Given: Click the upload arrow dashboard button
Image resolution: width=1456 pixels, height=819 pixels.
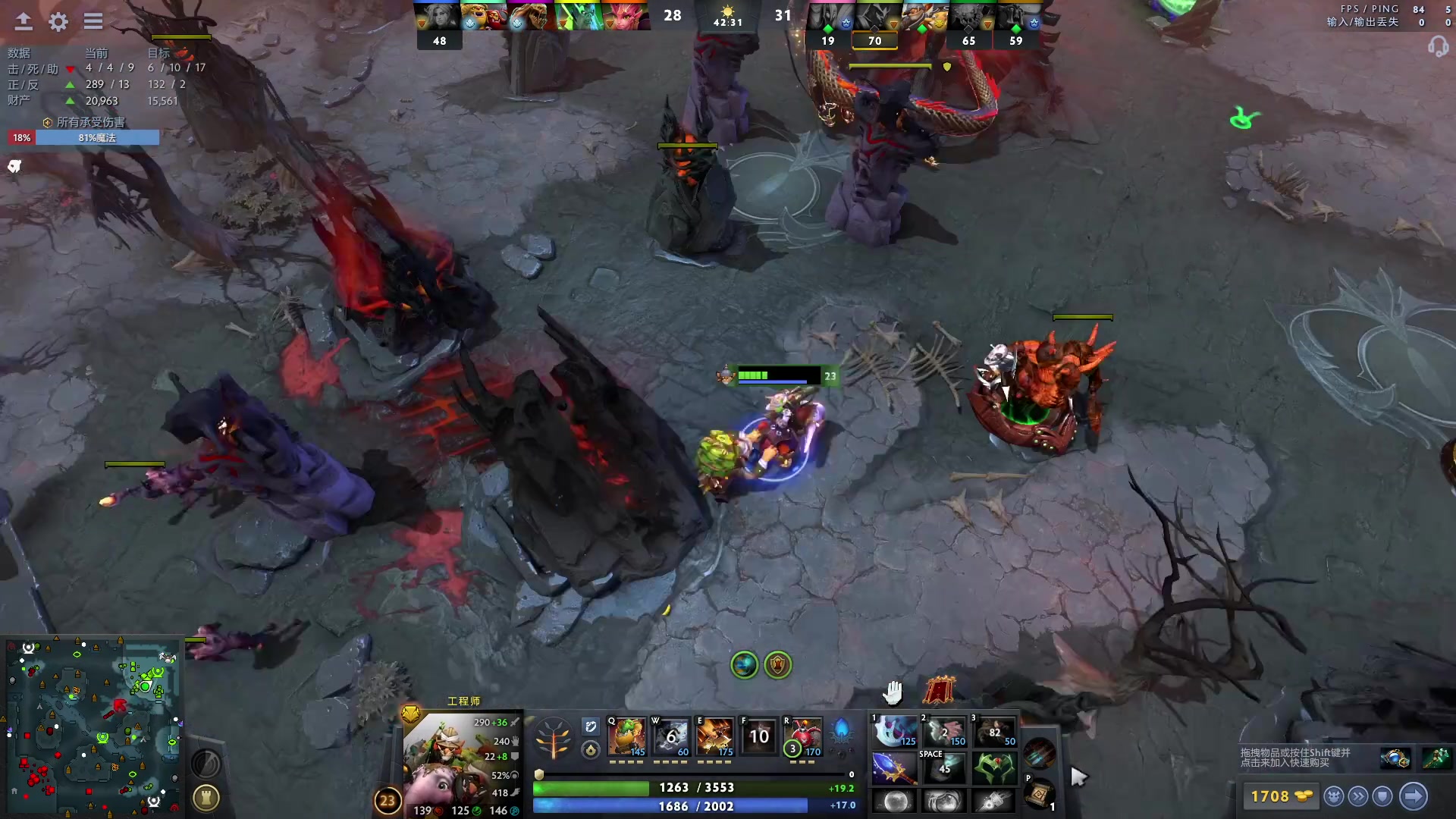Looking at the screenshot, I should point(24,22).
